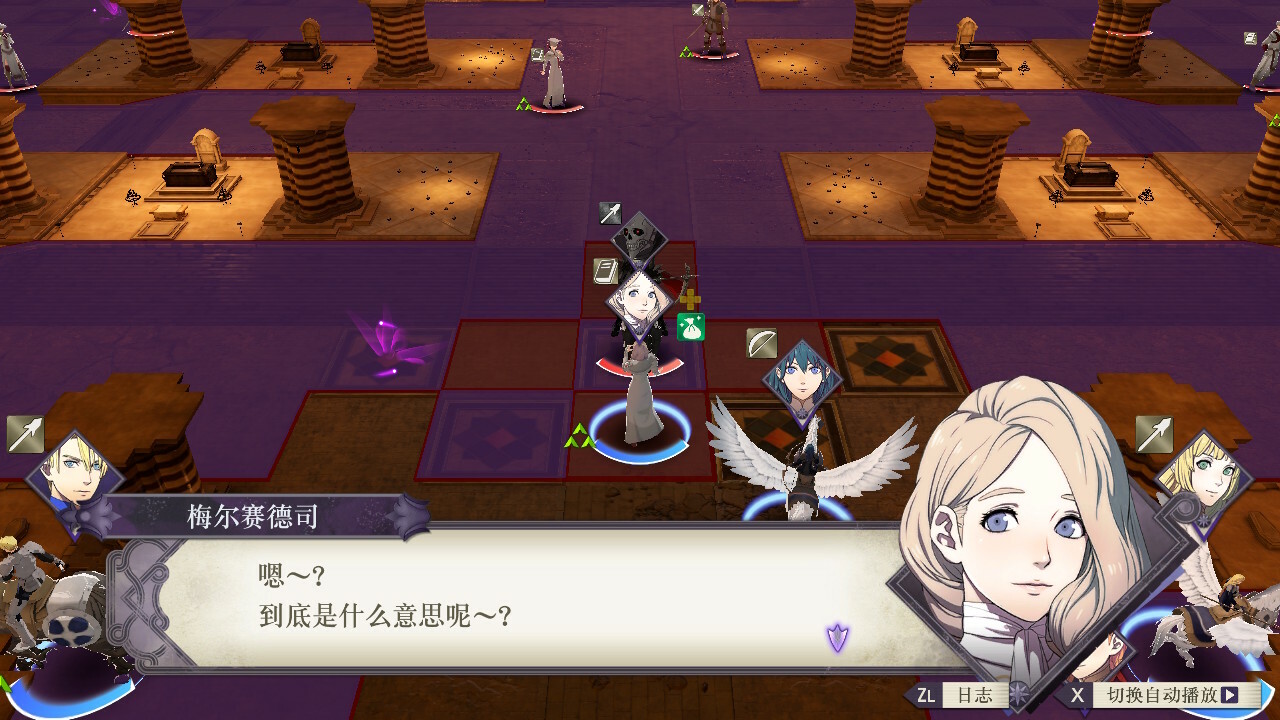1280x720 pixels.
Task: Advance dialogue with the purple arrow indicator
Action: (x=837, y=636)
